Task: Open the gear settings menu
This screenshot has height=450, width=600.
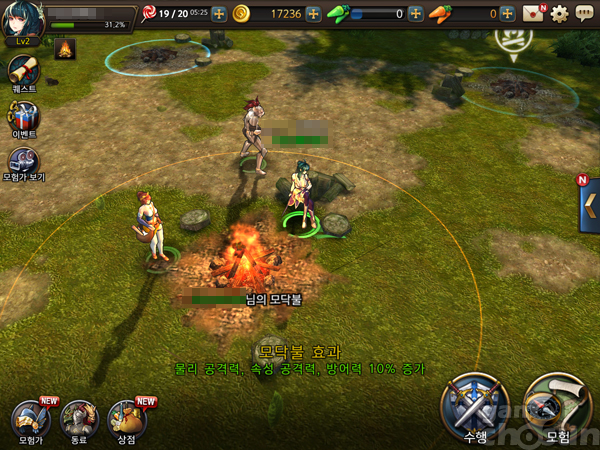Action: [x=560, y=14]
